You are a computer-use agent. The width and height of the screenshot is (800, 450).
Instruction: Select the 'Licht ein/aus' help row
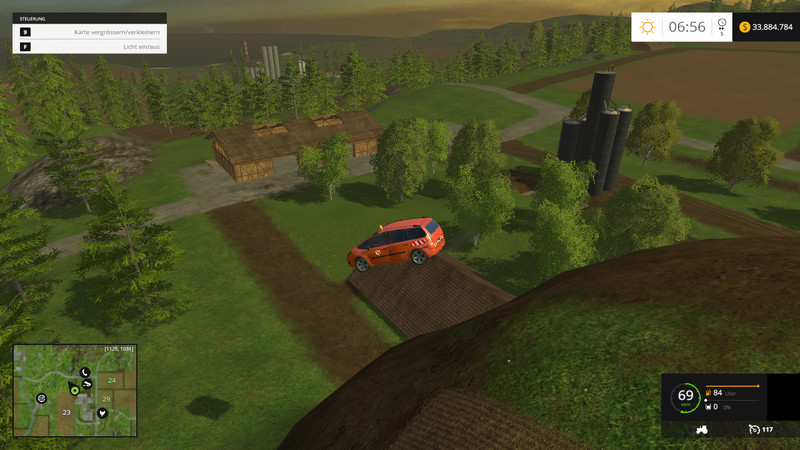point(89,46)
